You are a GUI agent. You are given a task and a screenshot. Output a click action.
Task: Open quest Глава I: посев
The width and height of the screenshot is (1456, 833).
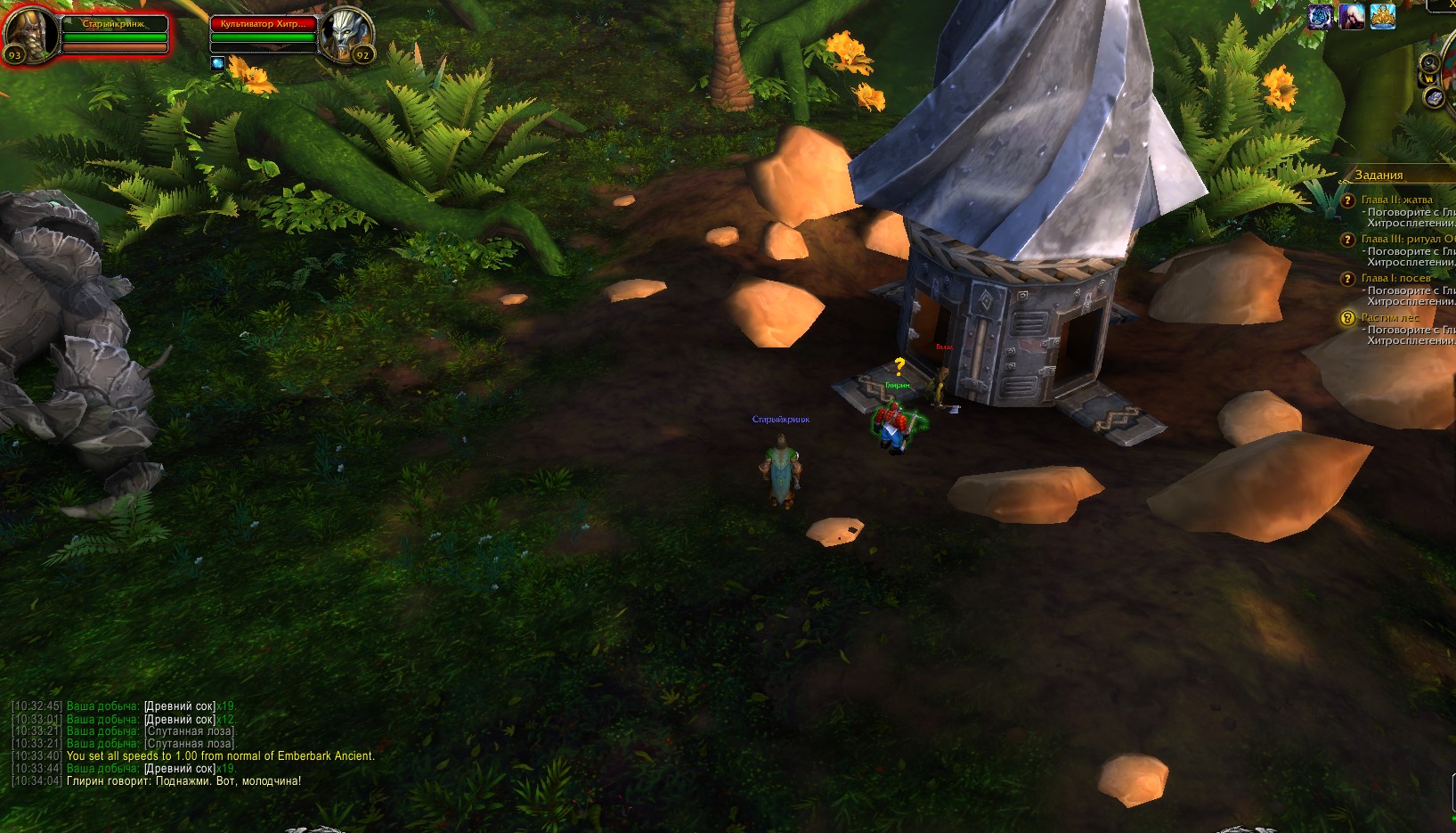pyautogui.click(x=1395, y=278)
